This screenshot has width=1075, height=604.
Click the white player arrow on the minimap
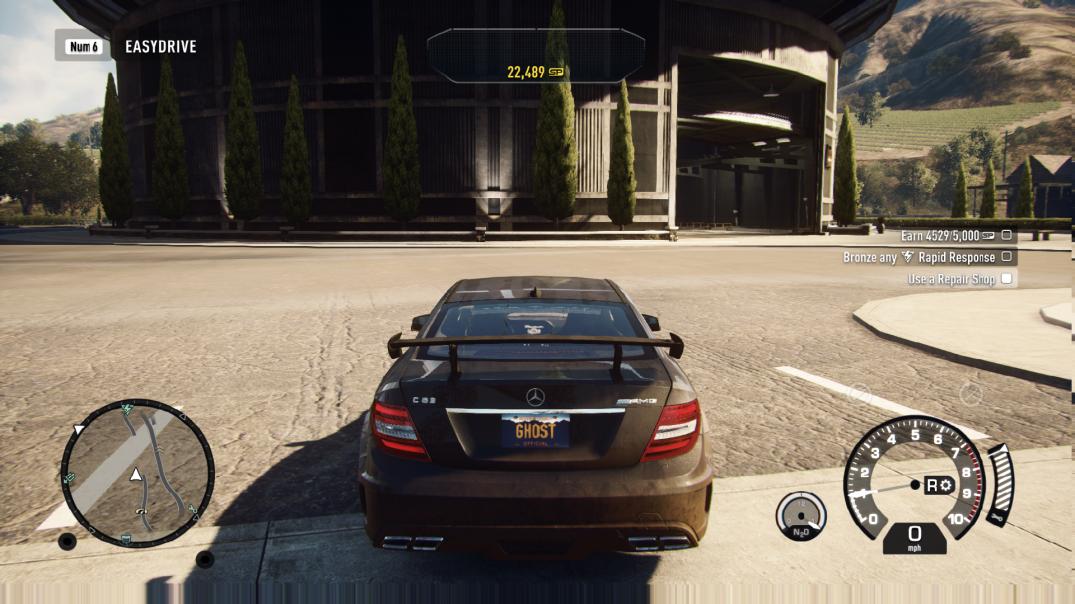pyautogui.click(x=135, y=474)
